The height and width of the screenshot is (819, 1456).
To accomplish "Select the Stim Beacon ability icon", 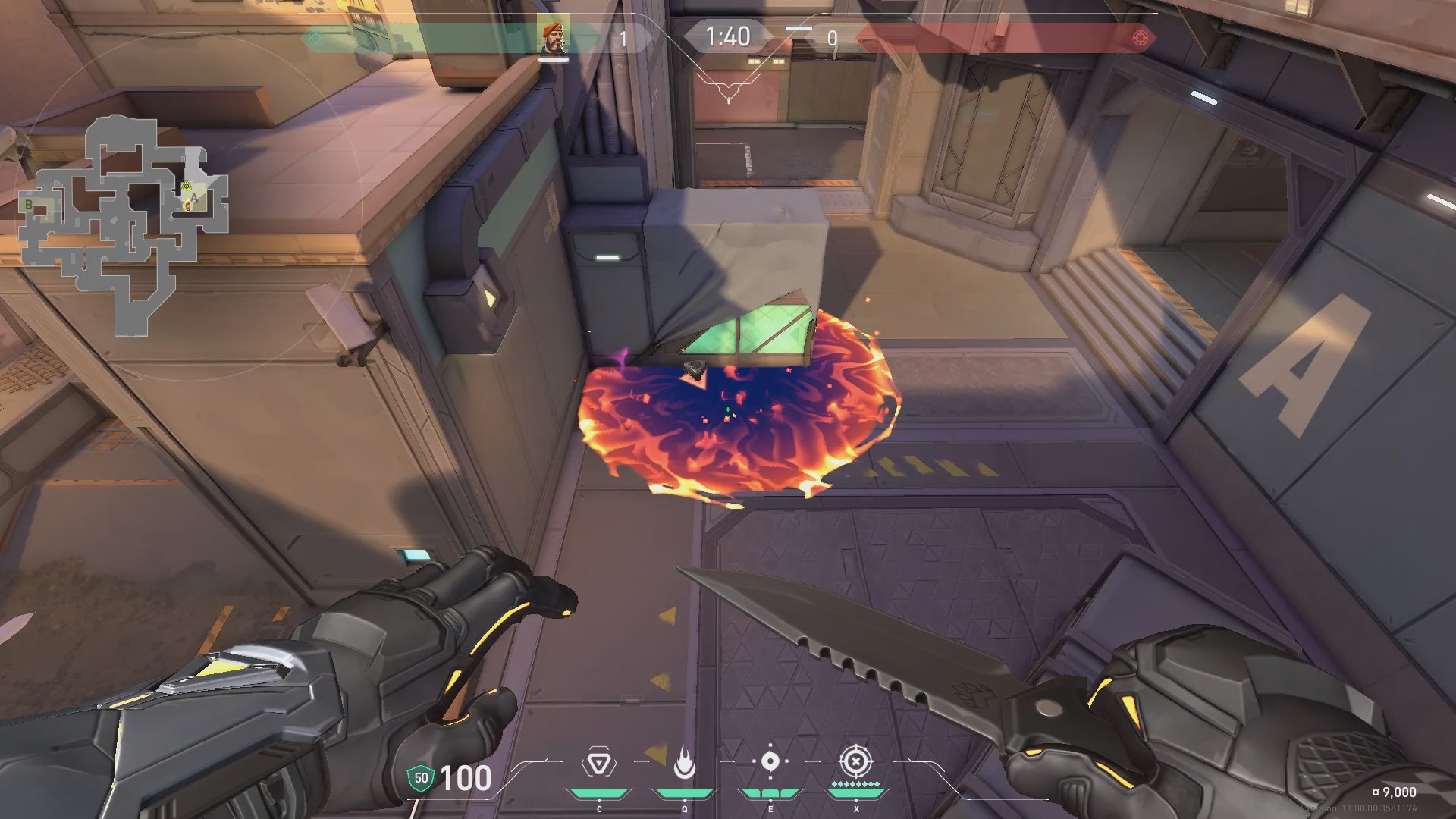I will pos(598,764).
